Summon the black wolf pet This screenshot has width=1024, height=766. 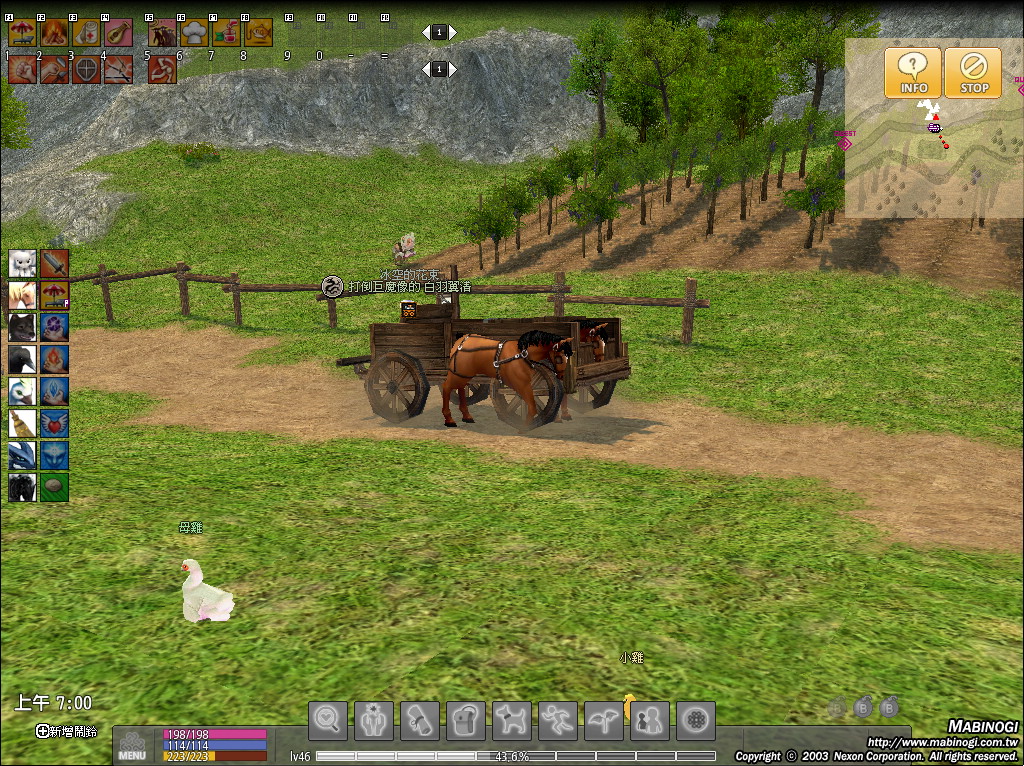point(22,327)
